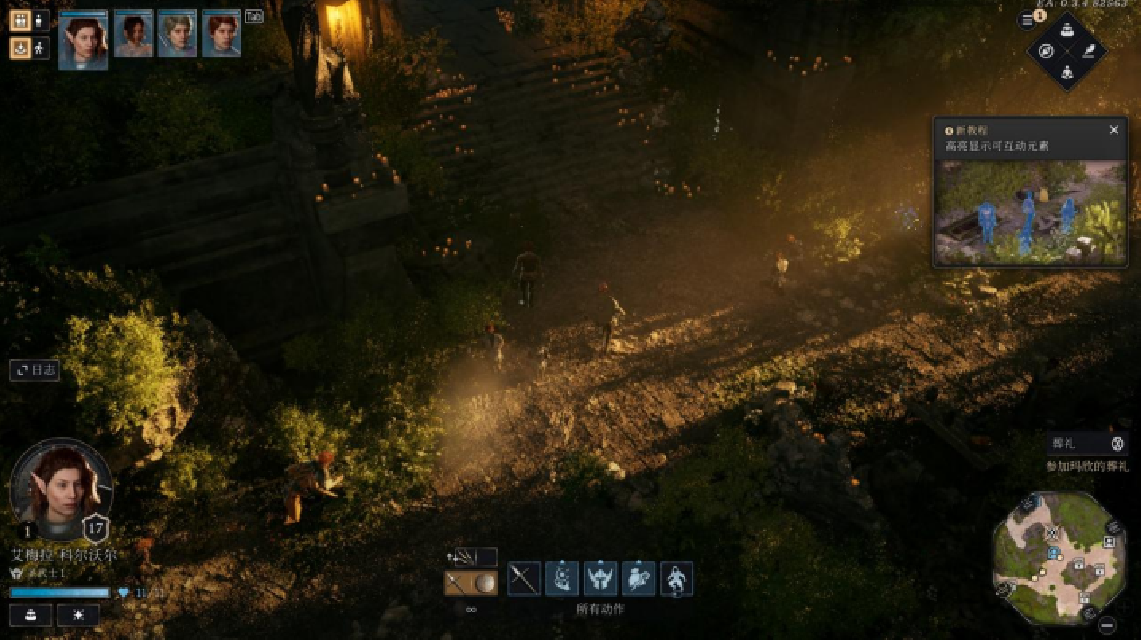Select the grey-haired party member portrait

[177, 34]
